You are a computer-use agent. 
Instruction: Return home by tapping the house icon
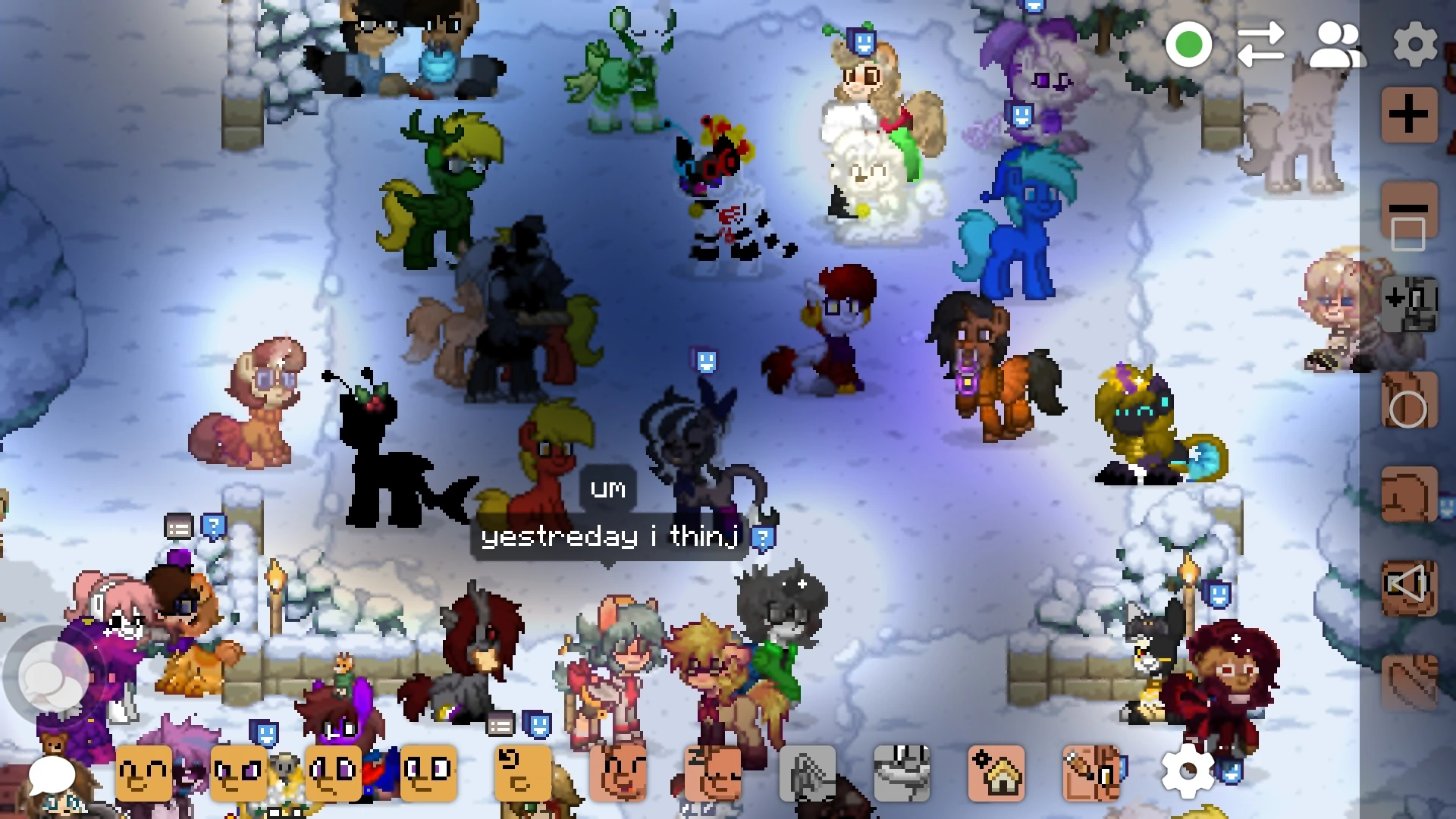(995, 772)
